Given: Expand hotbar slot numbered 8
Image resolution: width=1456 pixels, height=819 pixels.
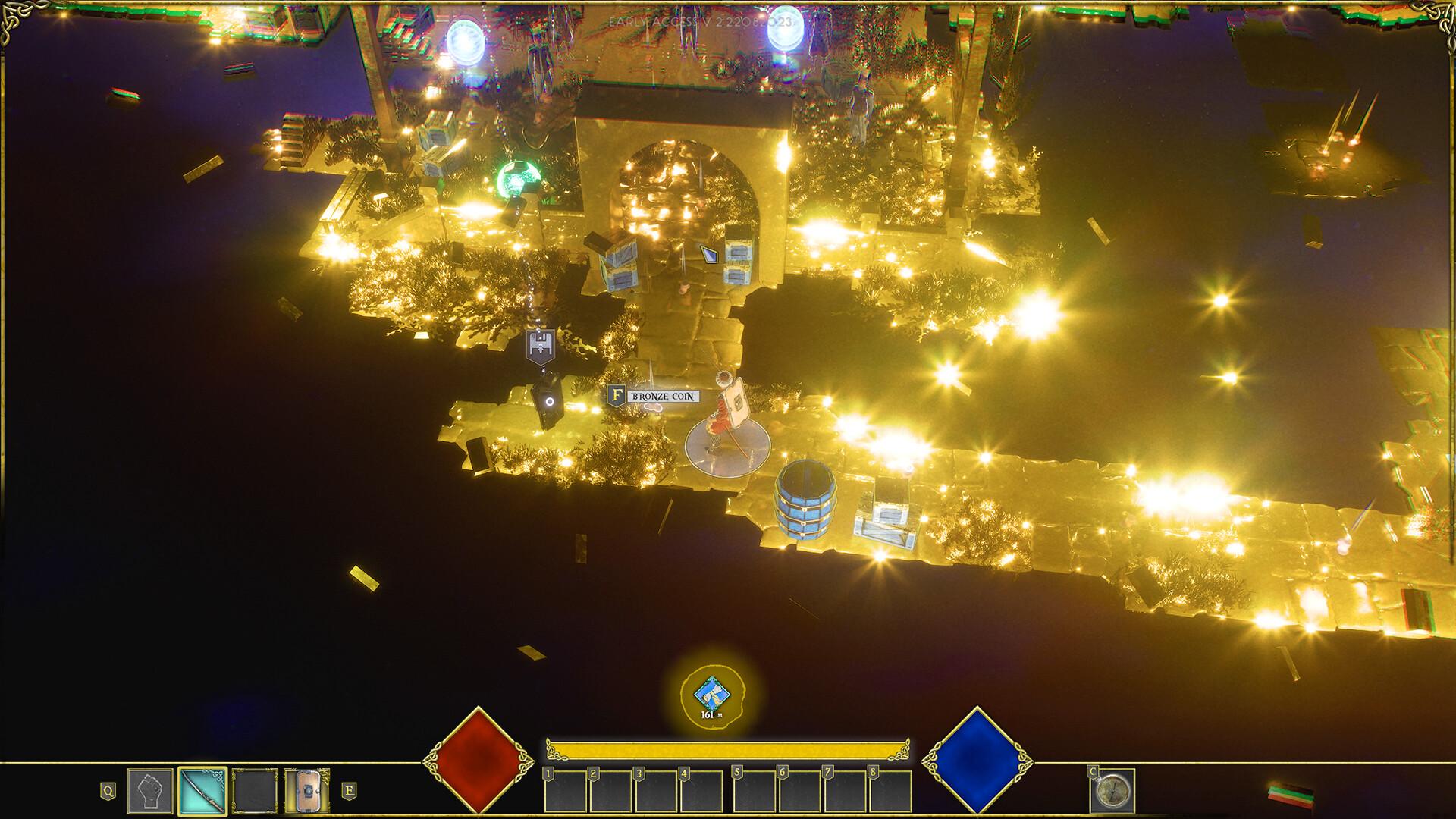Looking at the screenshot, I should click(892, 792).
